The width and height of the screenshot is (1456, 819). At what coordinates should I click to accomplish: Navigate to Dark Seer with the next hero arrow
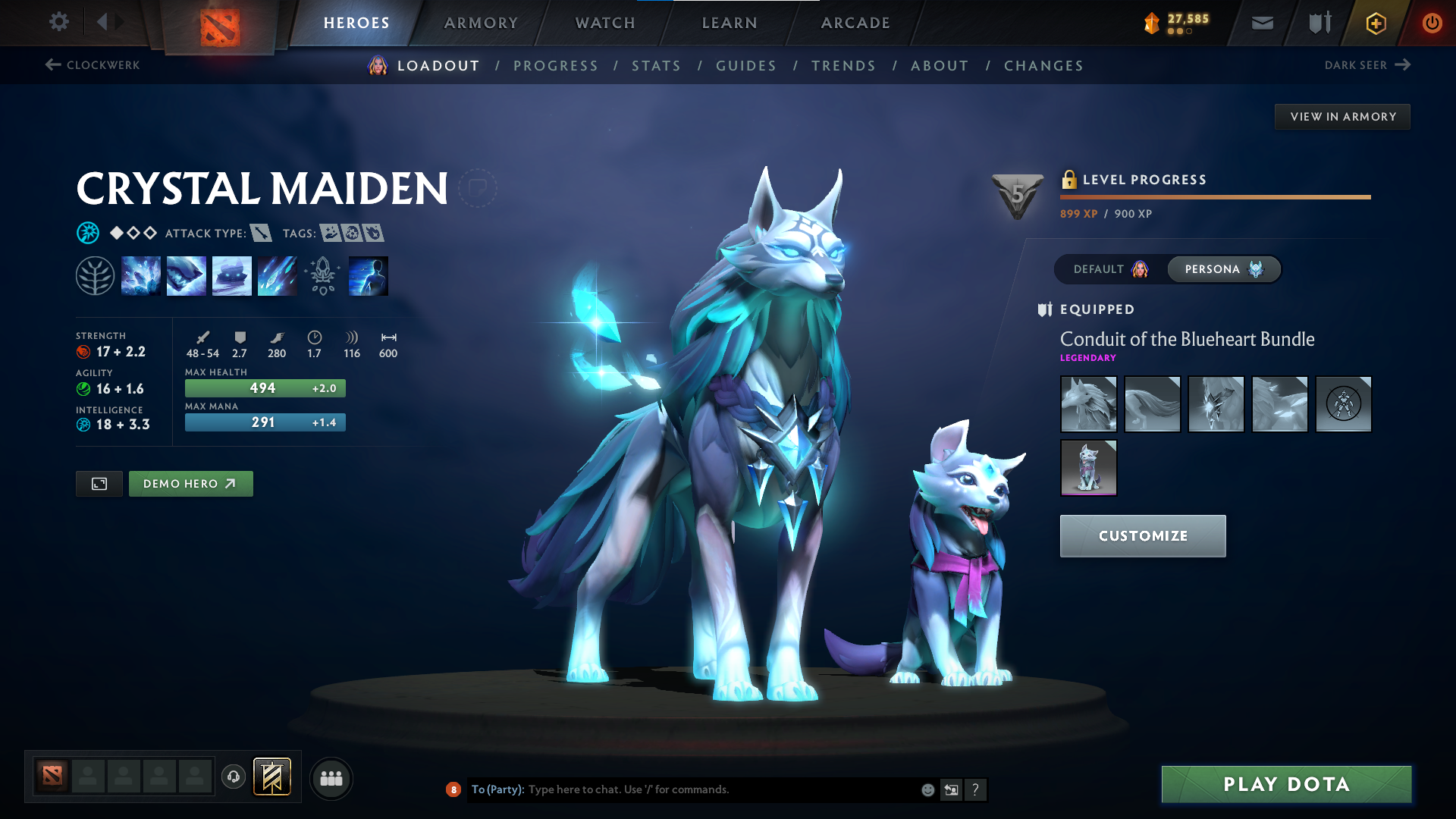[1366, 65]
